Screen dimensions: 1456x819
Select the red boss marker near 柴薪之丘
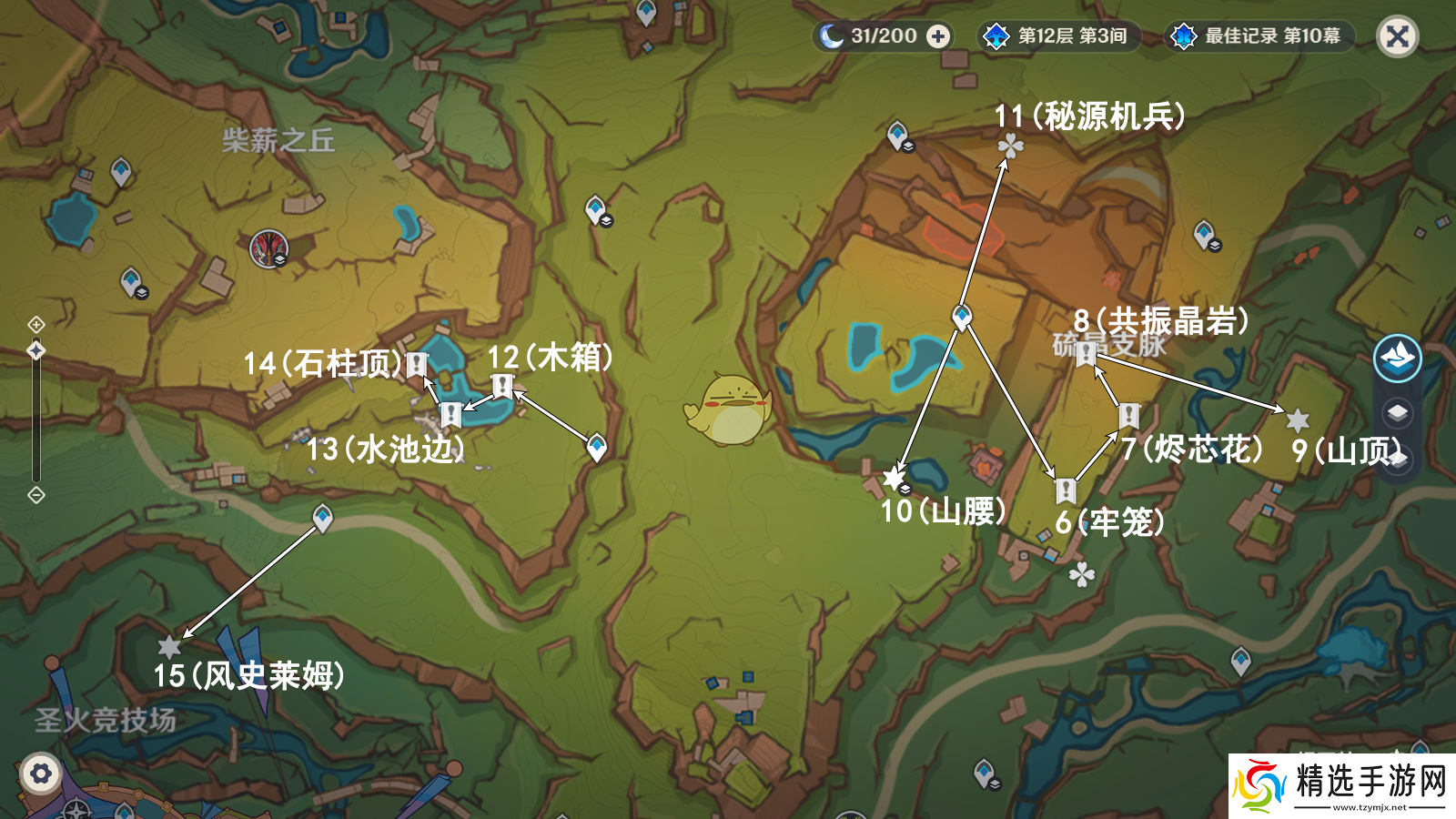coord(268,248)
